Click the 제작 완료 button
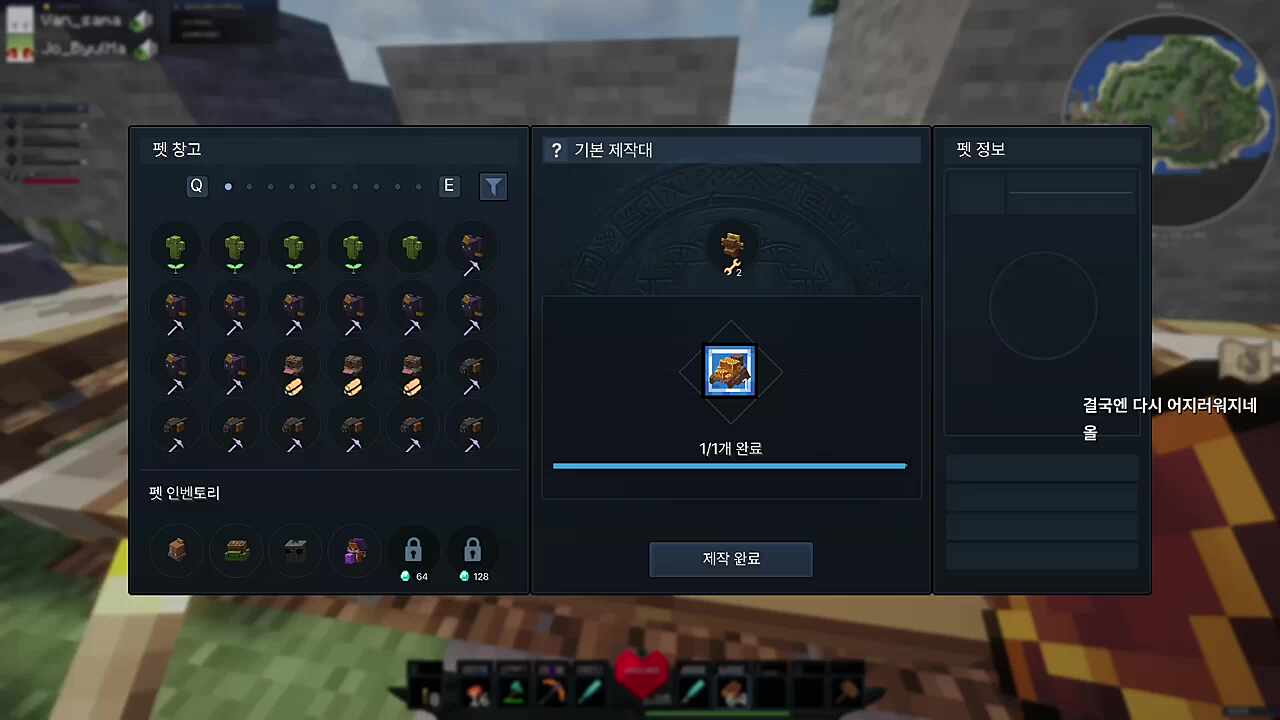The width and height of the screenshot is (1280, 720). [x=730, y=559]
